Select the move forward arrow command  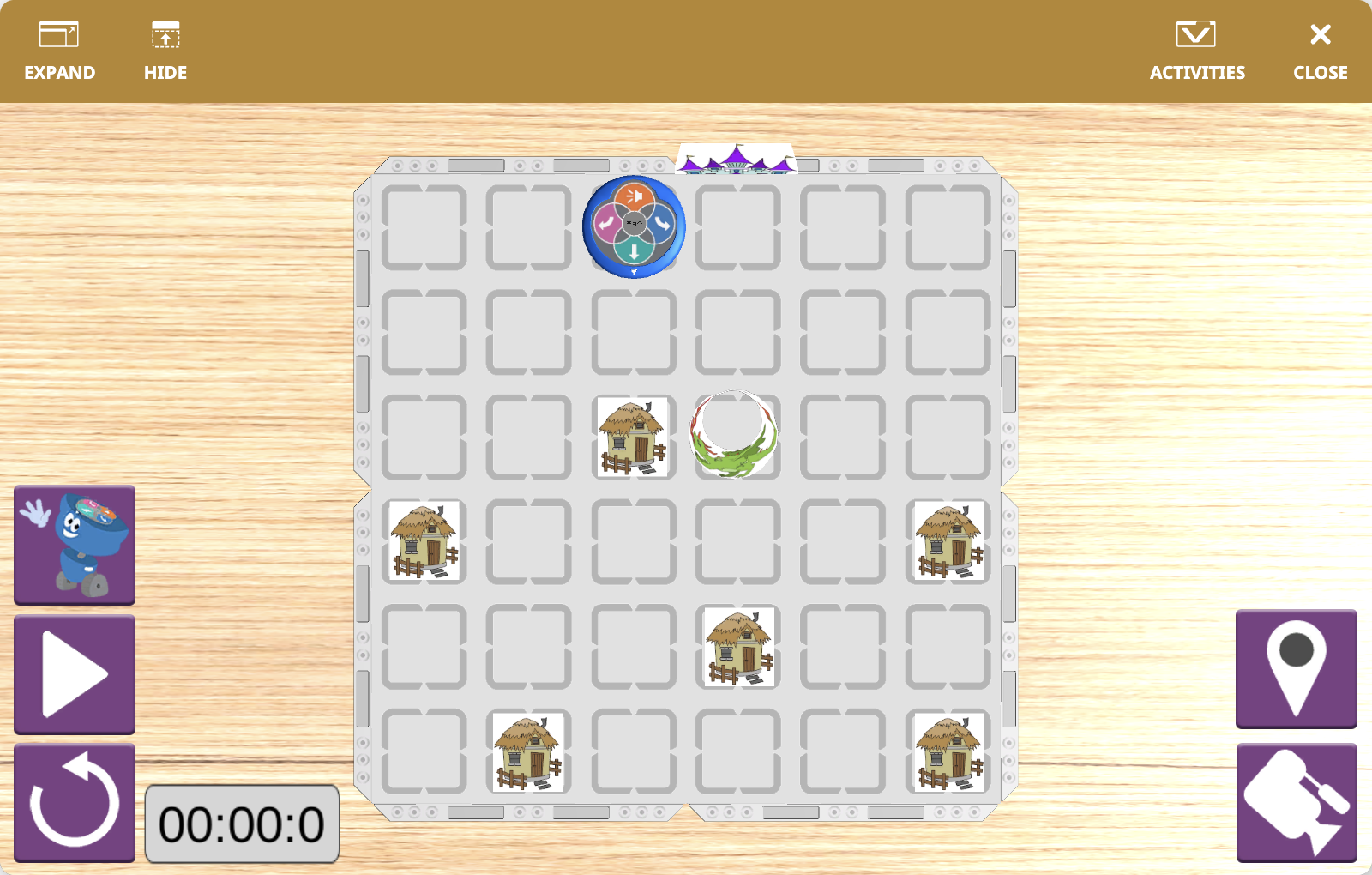point(635,251)
